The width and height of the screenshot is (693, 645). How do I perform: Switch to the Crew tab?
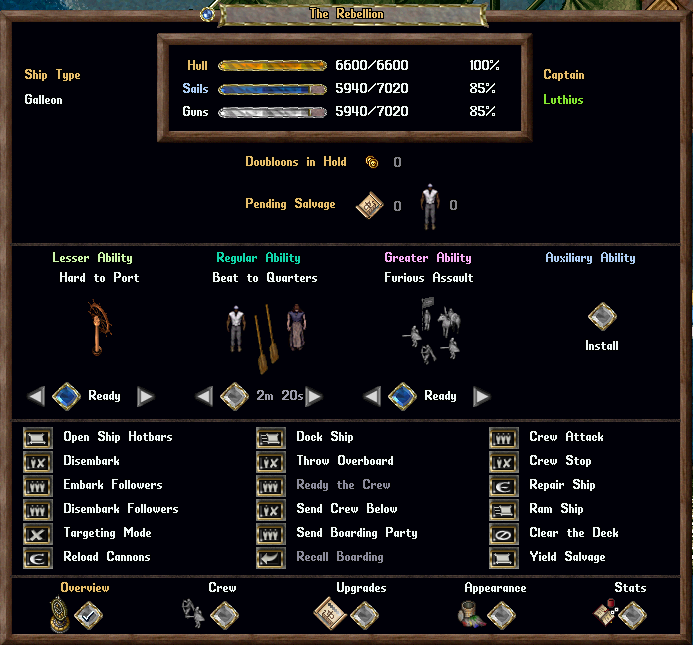point(223,615)
